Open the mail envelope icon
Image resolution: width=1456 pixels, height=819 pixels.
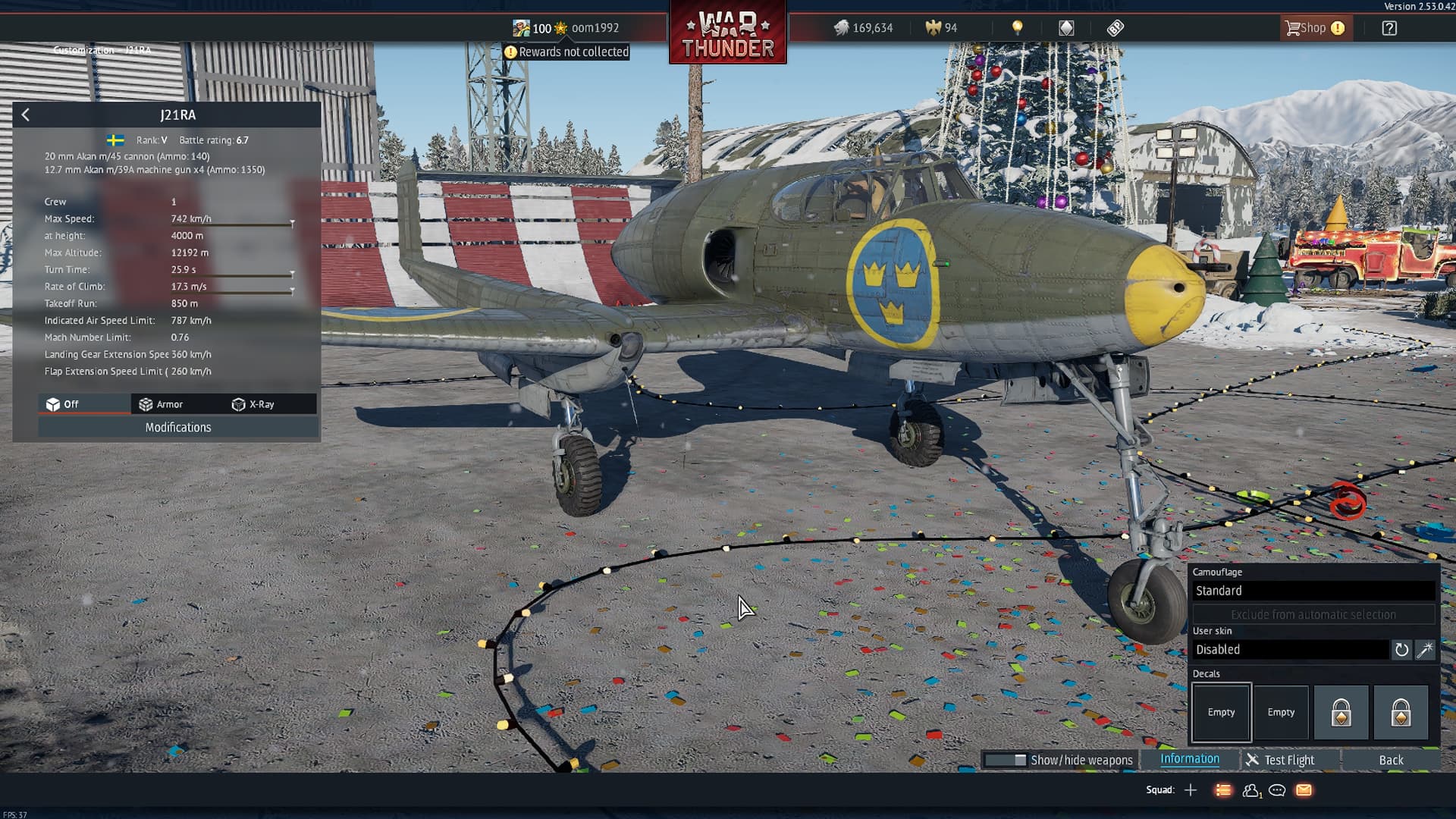[x=1304, y=790]
